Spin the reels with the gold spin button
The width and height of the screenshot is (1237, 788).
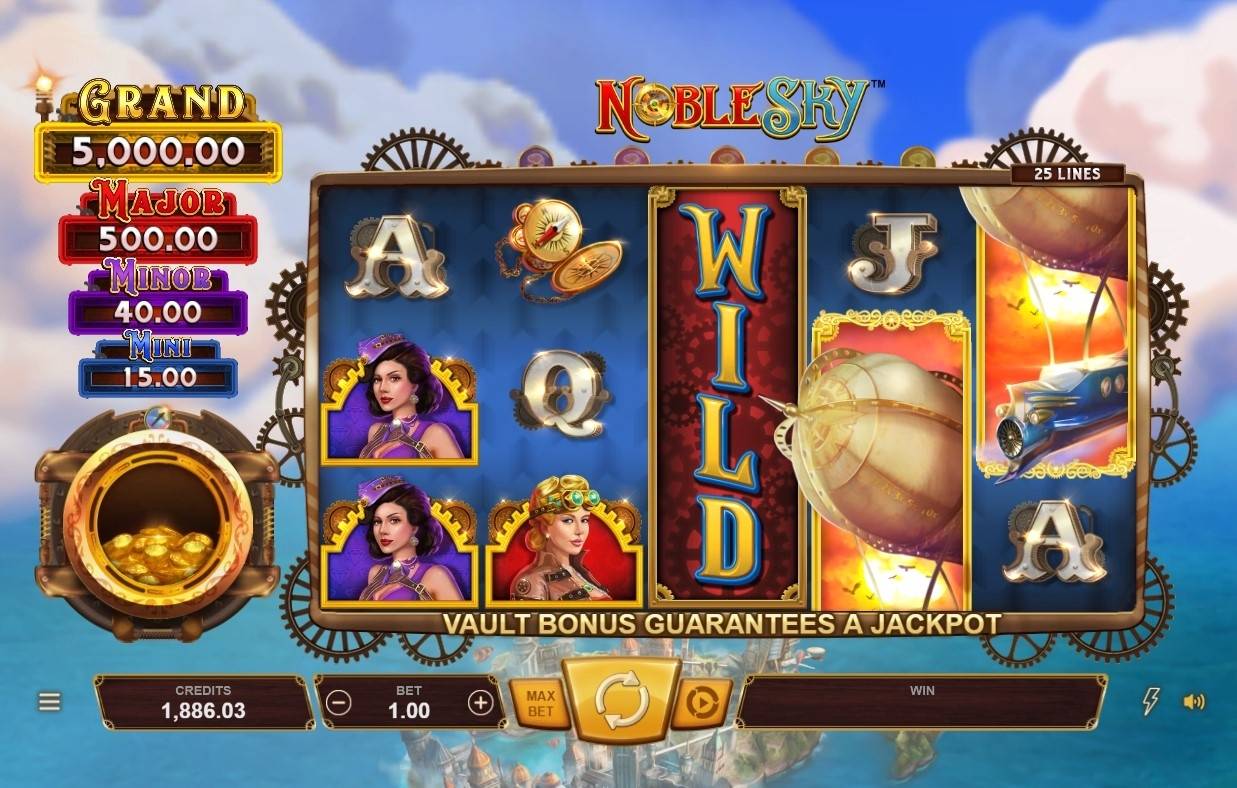pos(621,701)
